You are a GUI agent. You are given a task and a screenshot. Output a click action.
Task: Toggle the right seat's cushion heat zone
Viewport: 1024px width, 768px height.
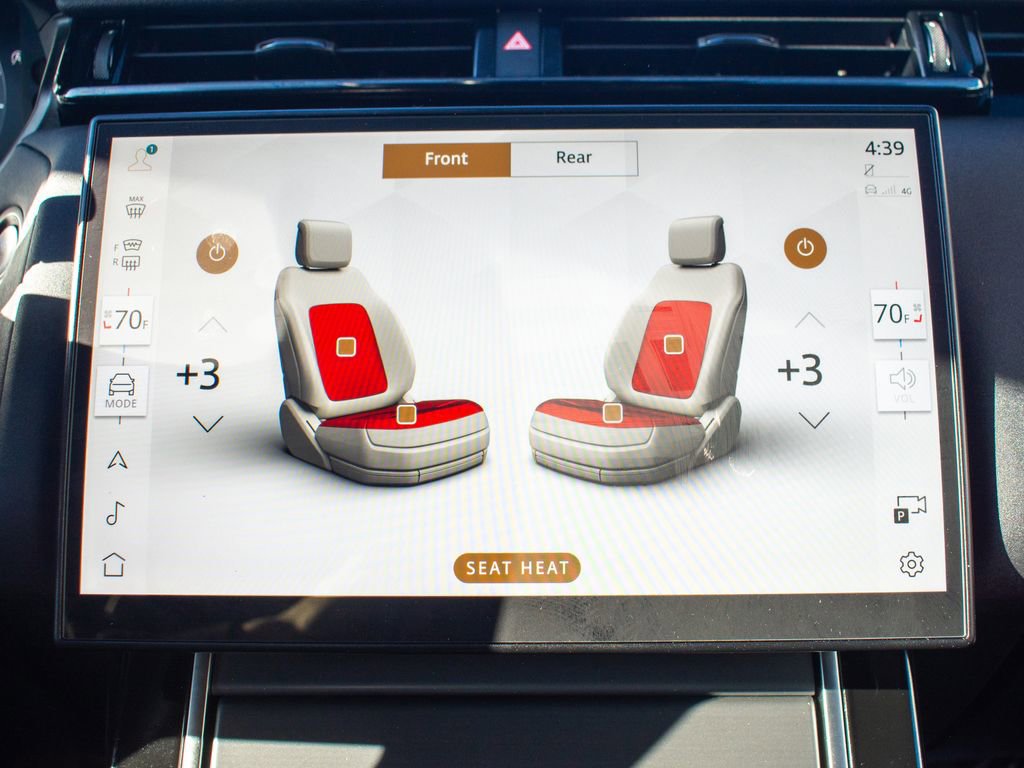click(x=612, y=412)
